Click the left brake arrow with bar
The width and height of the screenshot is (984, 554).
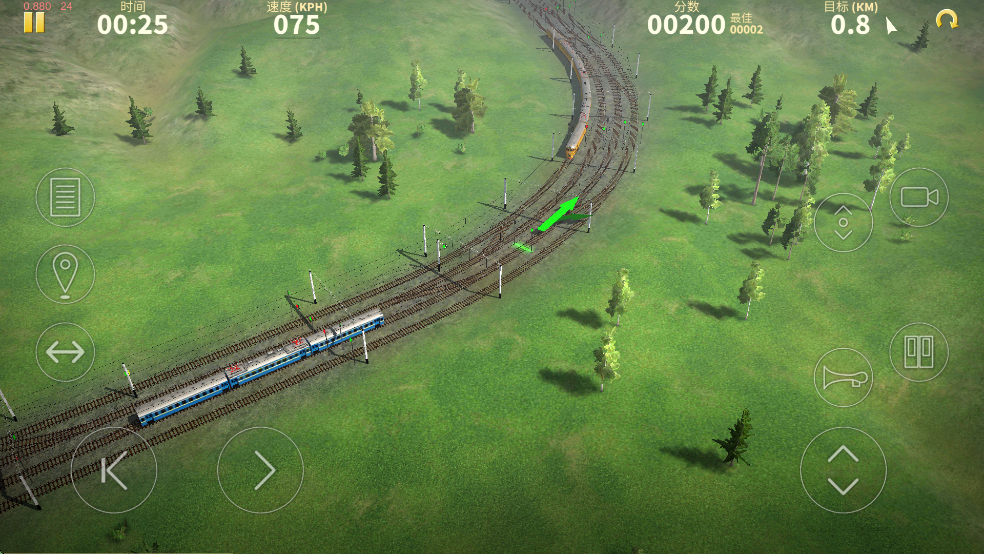pos(113,470)
